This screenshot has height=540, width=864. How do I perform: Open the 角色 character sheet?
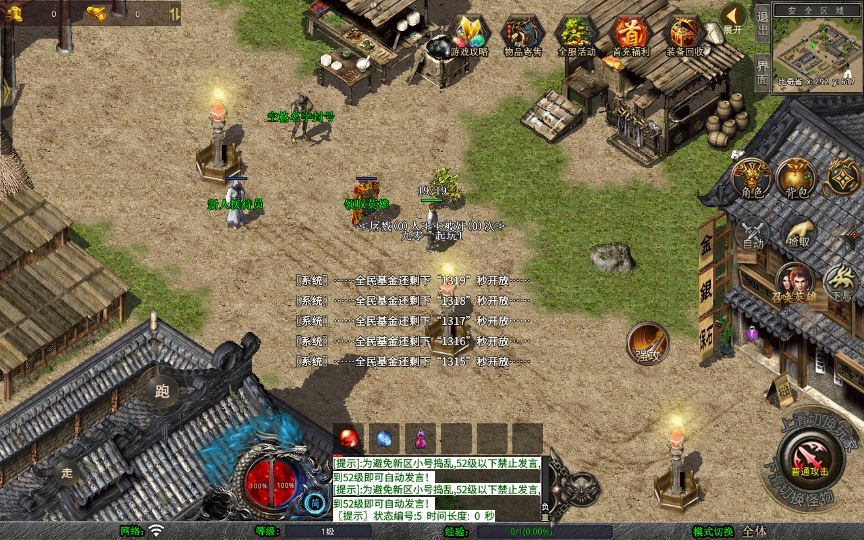coord(751,177)
